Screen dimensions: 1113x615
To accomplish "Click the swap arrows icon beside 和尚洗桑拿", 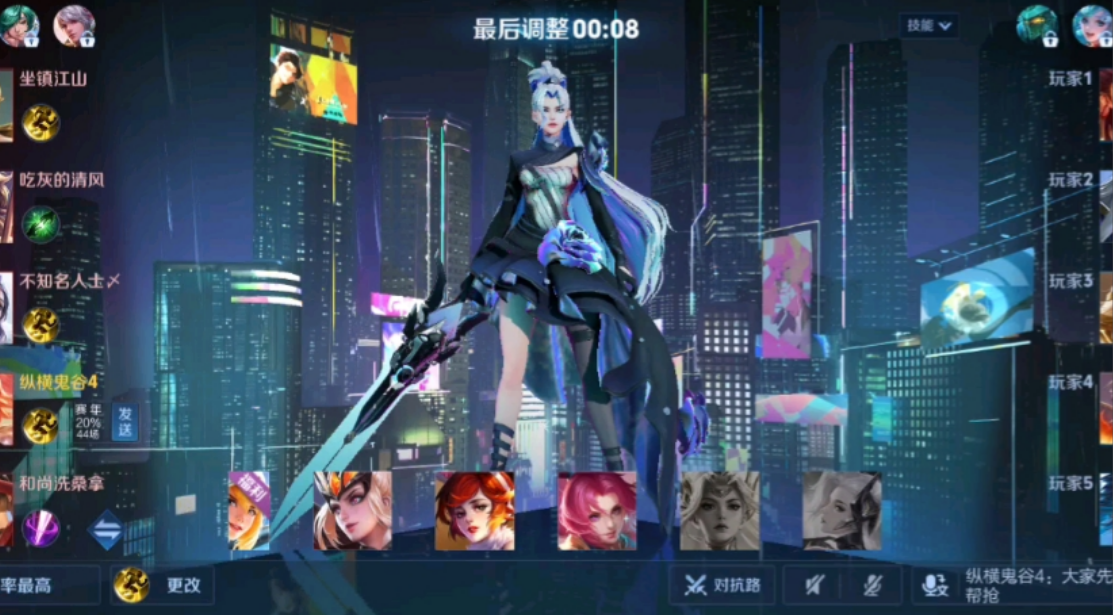I will tap(105, 529).
